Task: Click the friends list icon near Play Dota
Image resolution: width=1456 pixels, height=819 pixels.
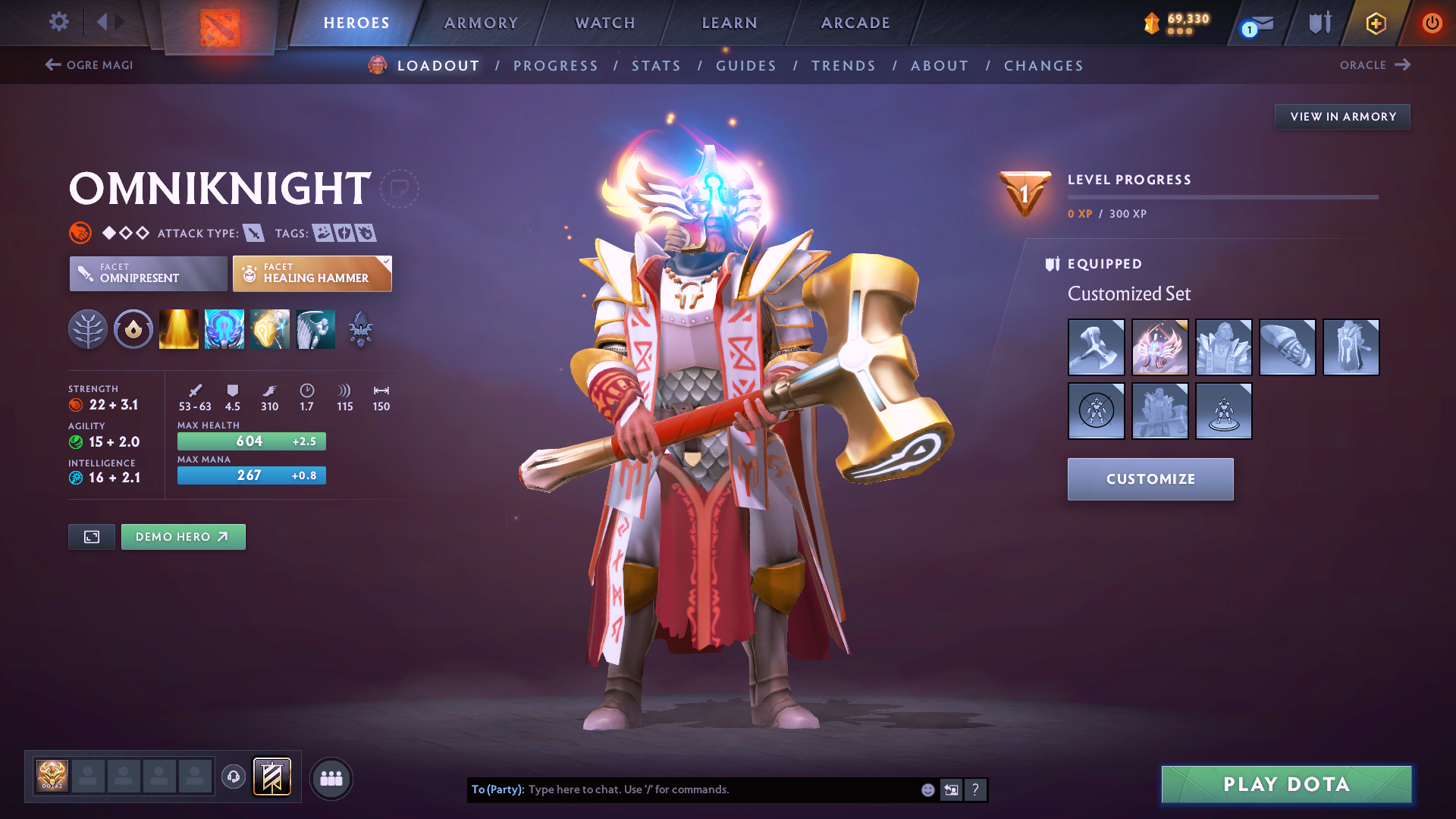Action: [x=331, y=778]
